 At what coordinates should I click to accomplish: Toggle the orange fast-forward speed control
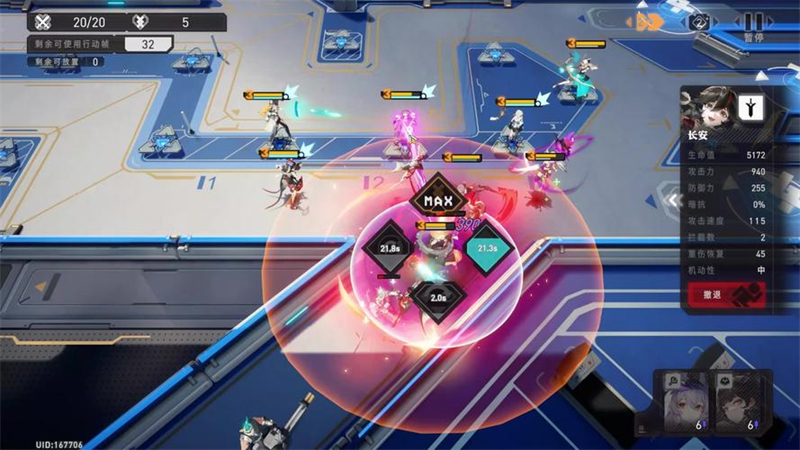click(648, 20)
